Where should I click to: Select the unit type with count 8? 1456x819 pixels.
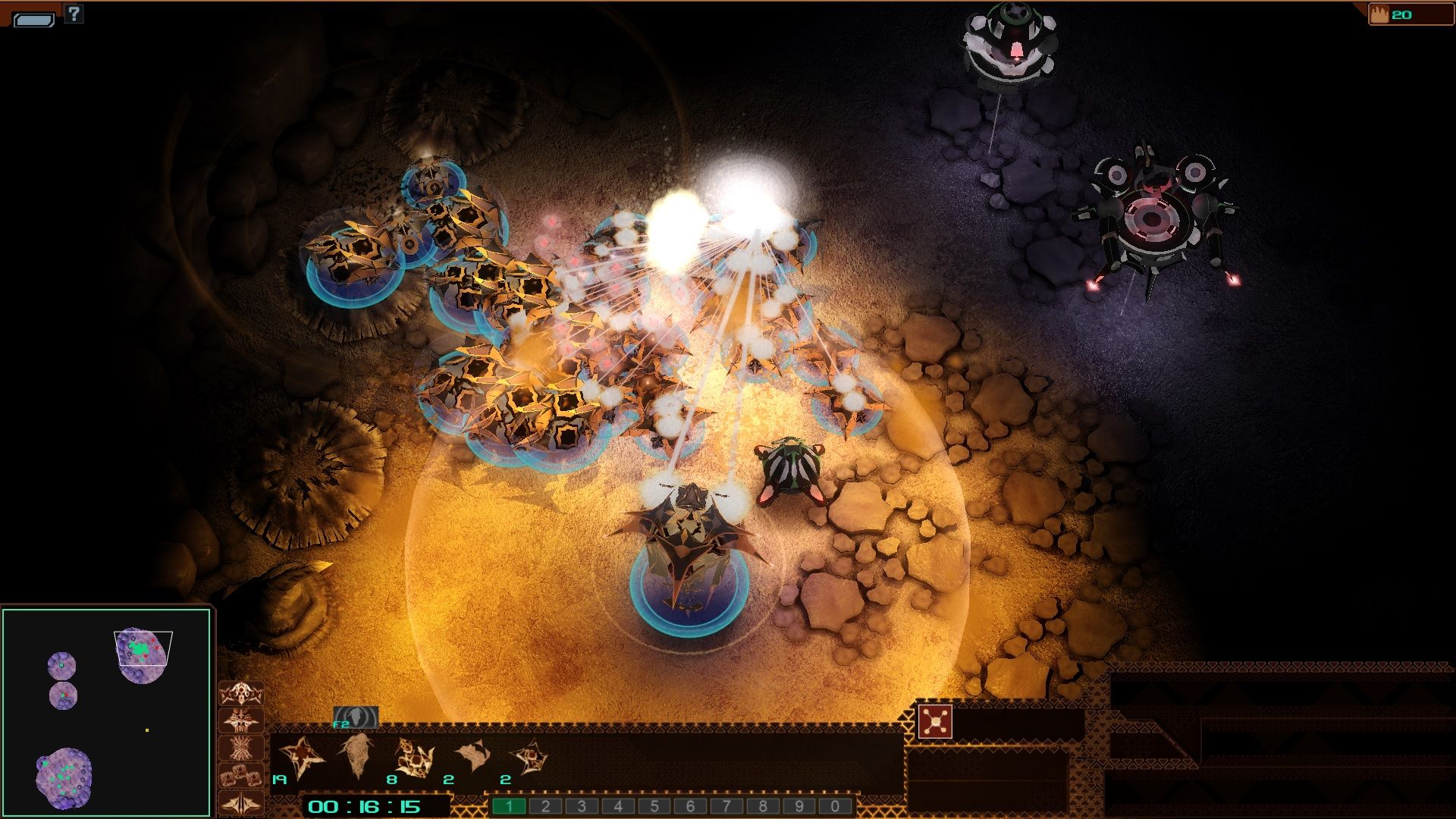[x=414, y=758]
